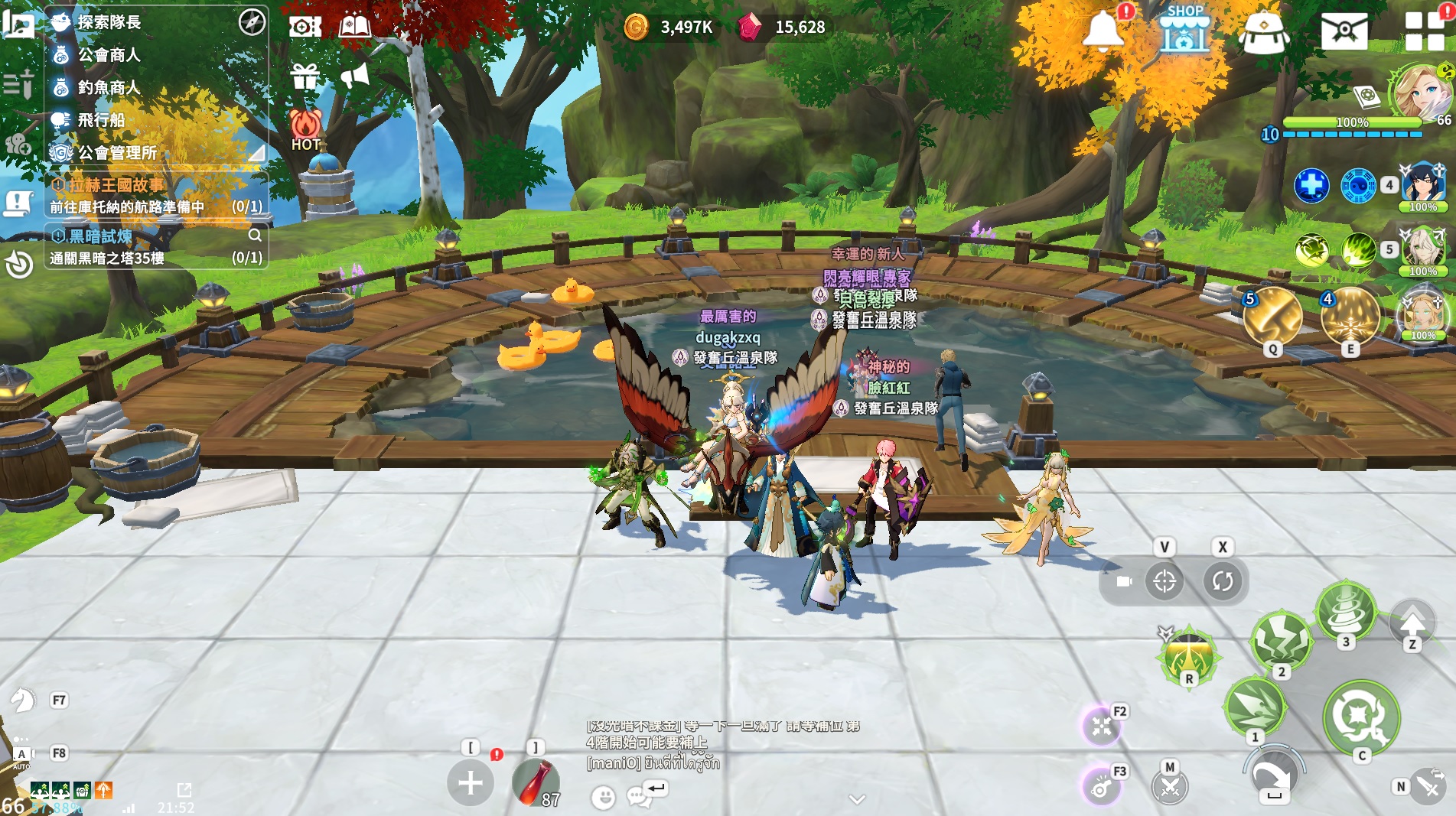This screenshot has height=816, width=1456.
Task: Activate the green tornado skill
Action: pyautogui.click(x=1346, y=610)
